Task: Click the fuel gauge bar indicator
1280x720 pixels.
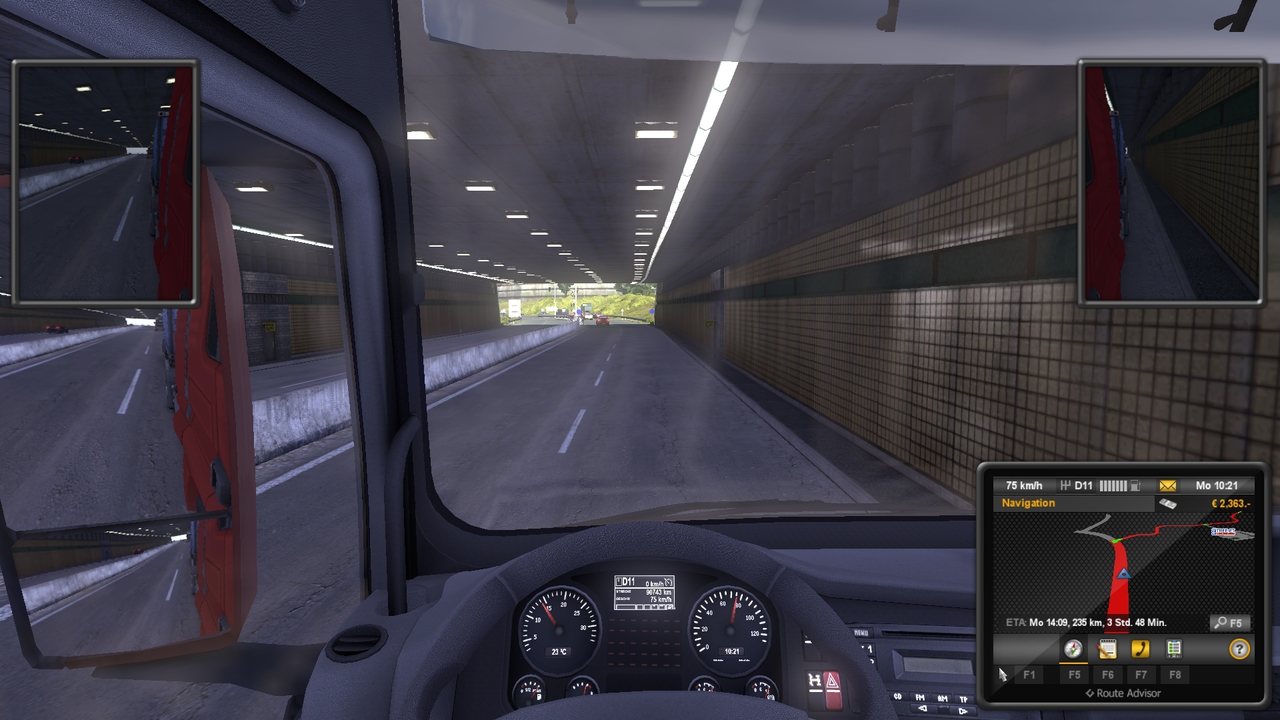Action: coord(1113,485)
